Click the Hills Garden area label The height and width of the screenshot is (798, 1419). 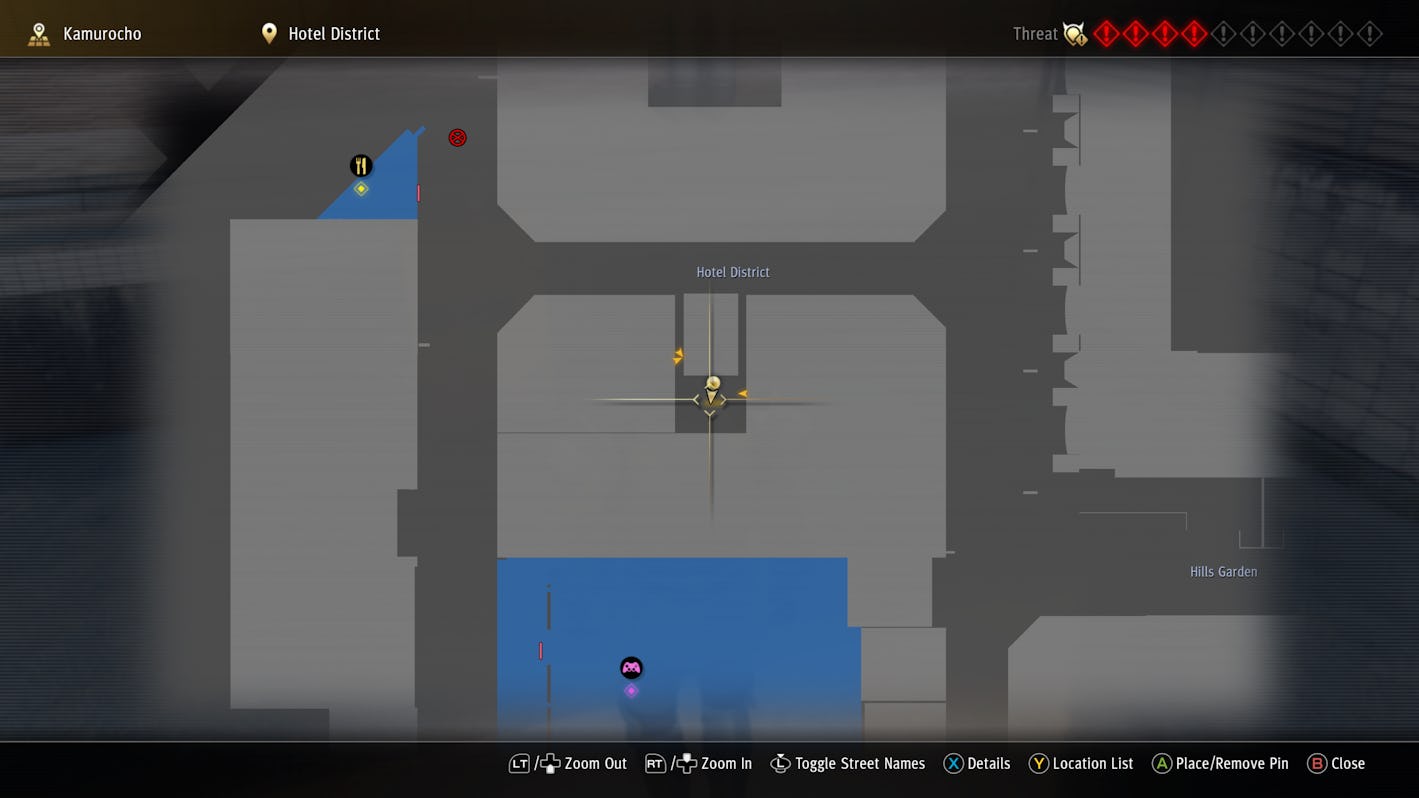pyautogui.click(x=1223, y=571)
